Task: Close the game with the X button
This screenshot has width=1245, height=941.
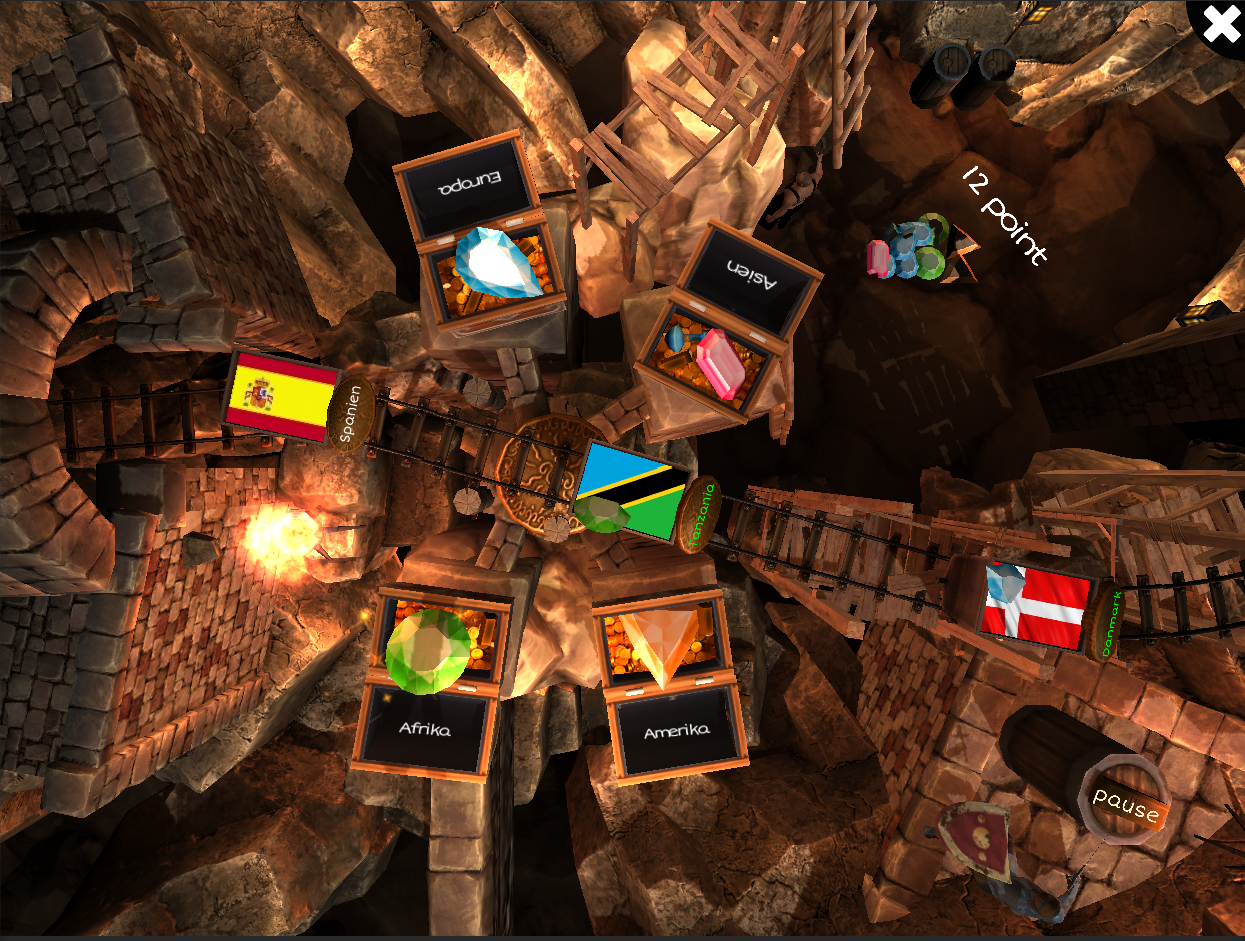Action: click(1220, 25)
